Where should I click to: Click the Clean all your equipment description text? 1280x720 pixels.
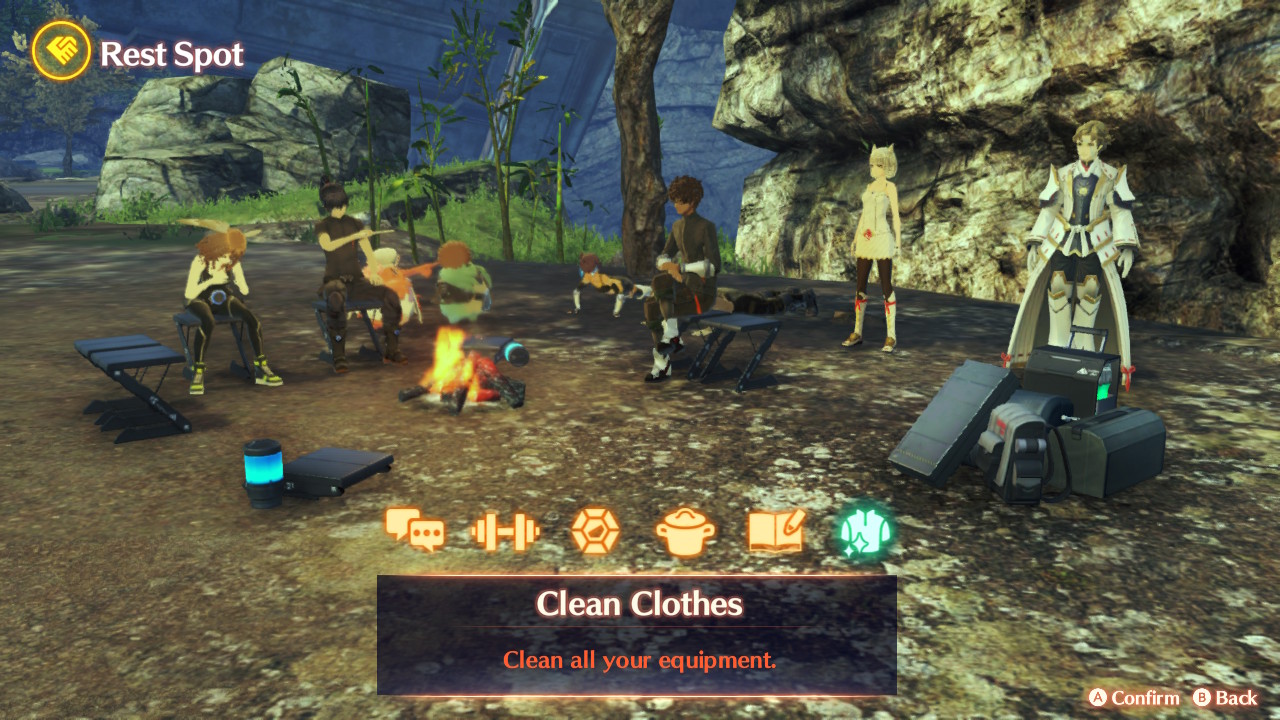pyautogui.click(x=639, y=660)
